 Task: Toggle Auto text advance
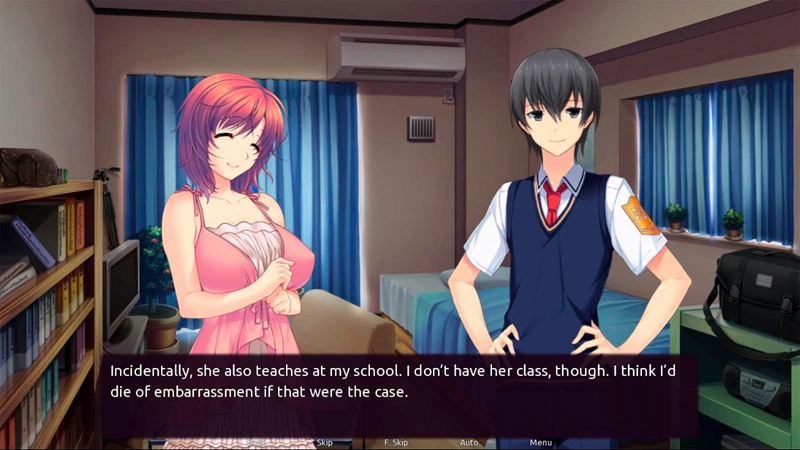pos(469,442)
